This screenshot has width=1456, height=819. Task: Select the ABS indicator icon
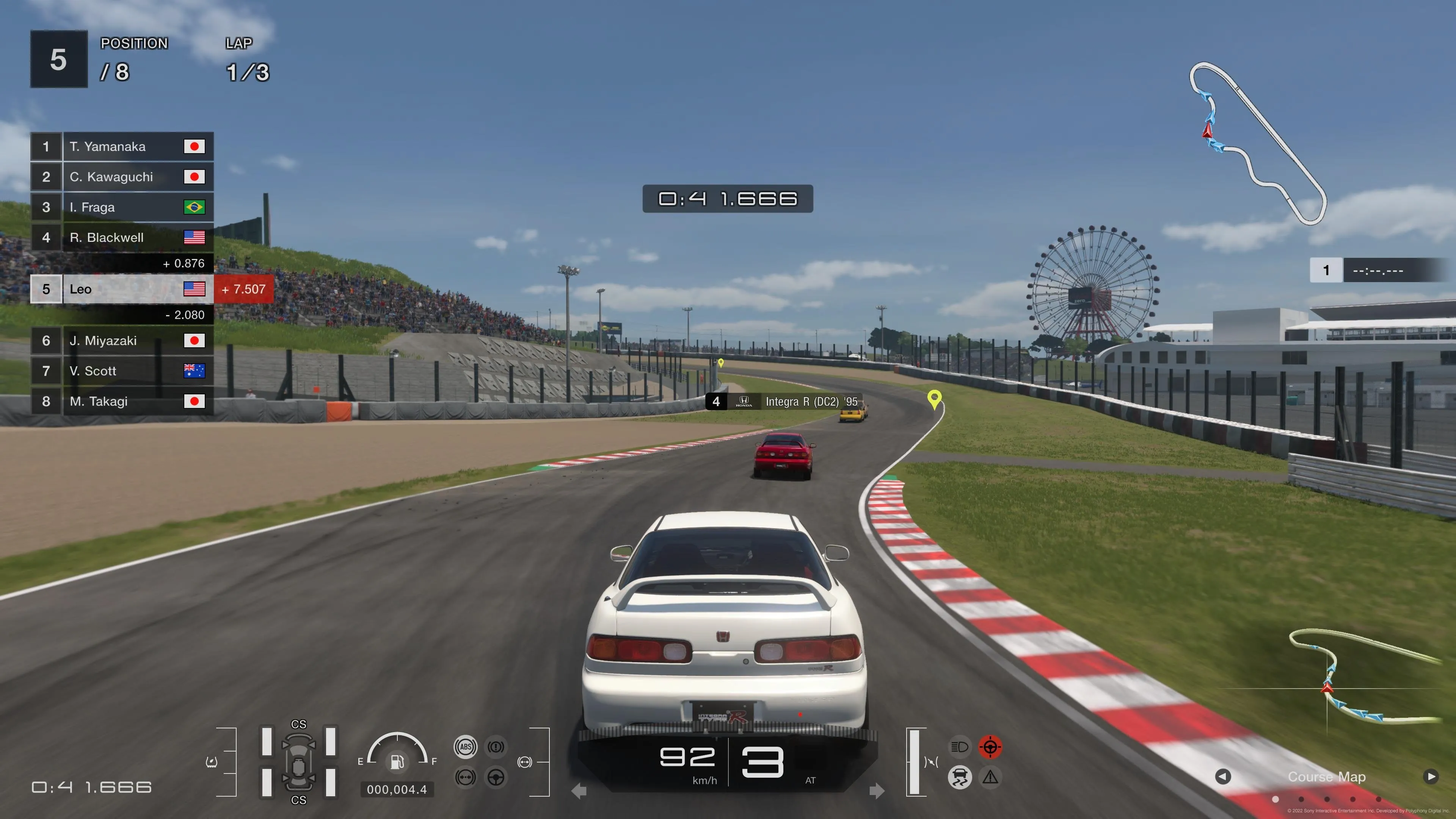pos(466,747)
